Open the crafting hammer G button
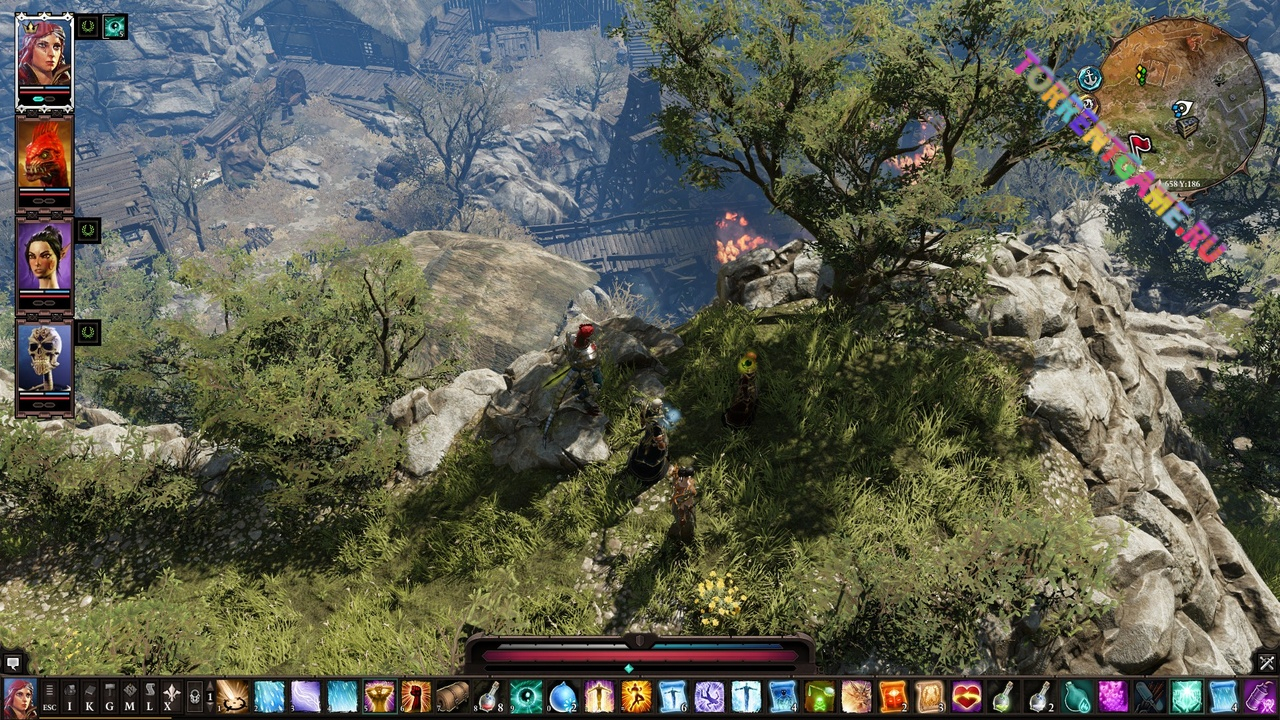Screen dimensions: 1280x720 110,695
